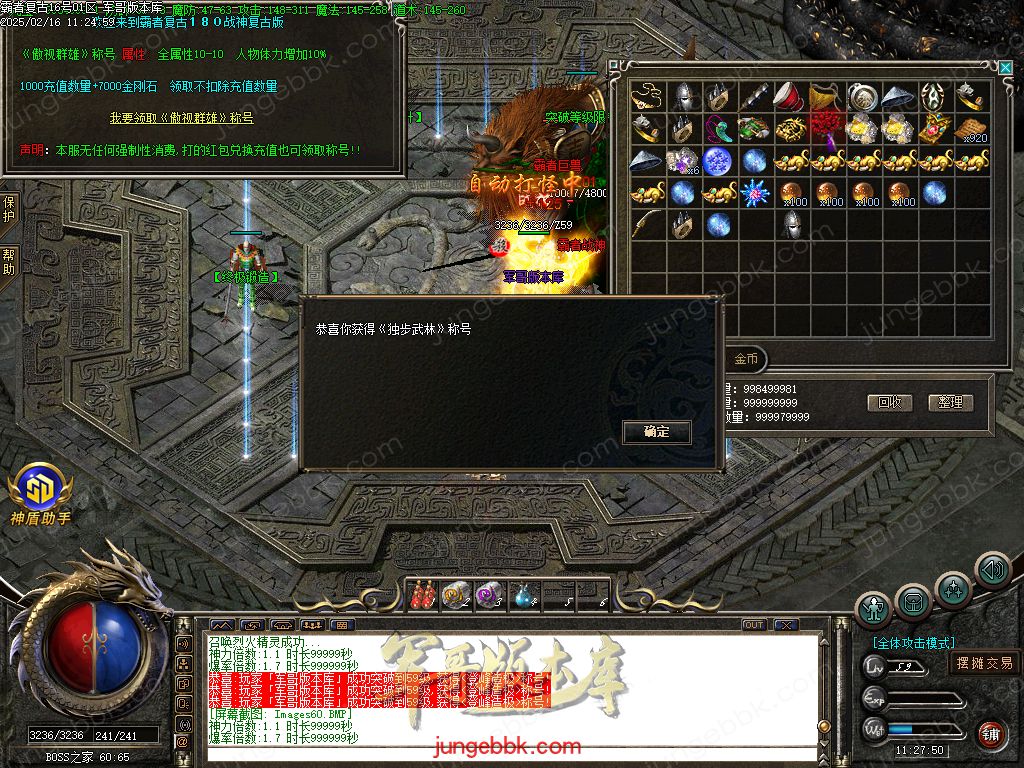Open the skills sparkle round icon
The height and width of the screenshot is (768, 1024).
pyautogui.click(x=953, y=588)
